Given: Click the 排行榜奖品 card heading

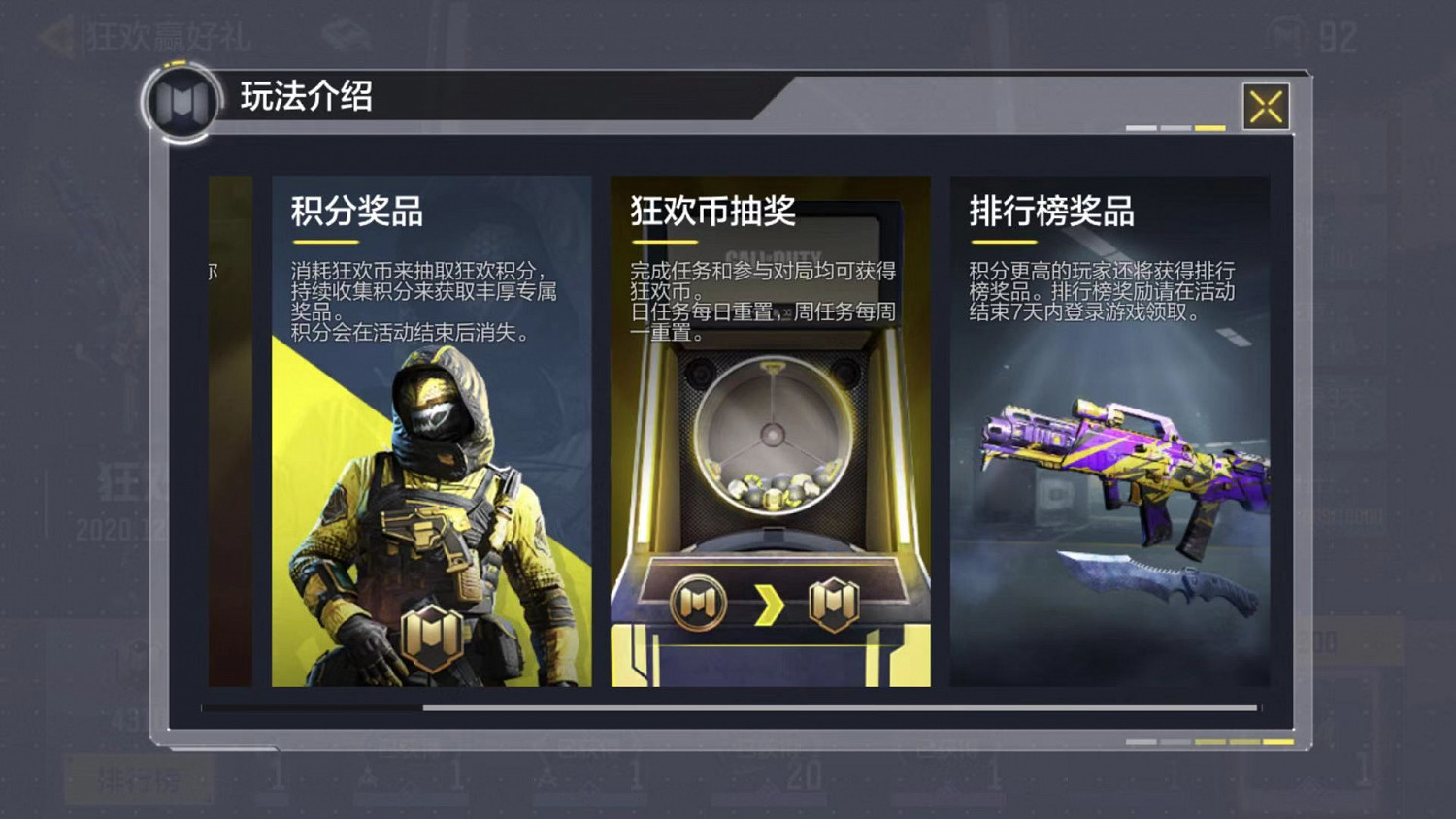Looking at the screenshot, I should [1050, 212].
